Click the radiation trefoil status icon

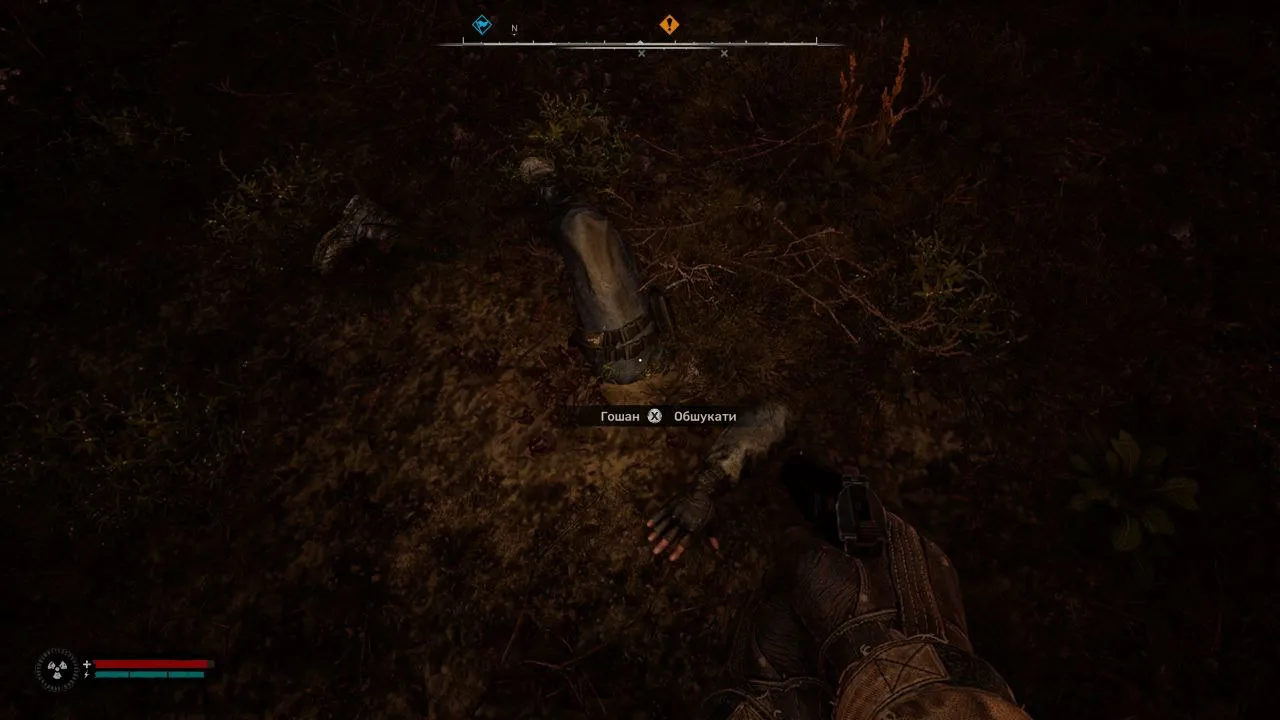pos(56,669)
